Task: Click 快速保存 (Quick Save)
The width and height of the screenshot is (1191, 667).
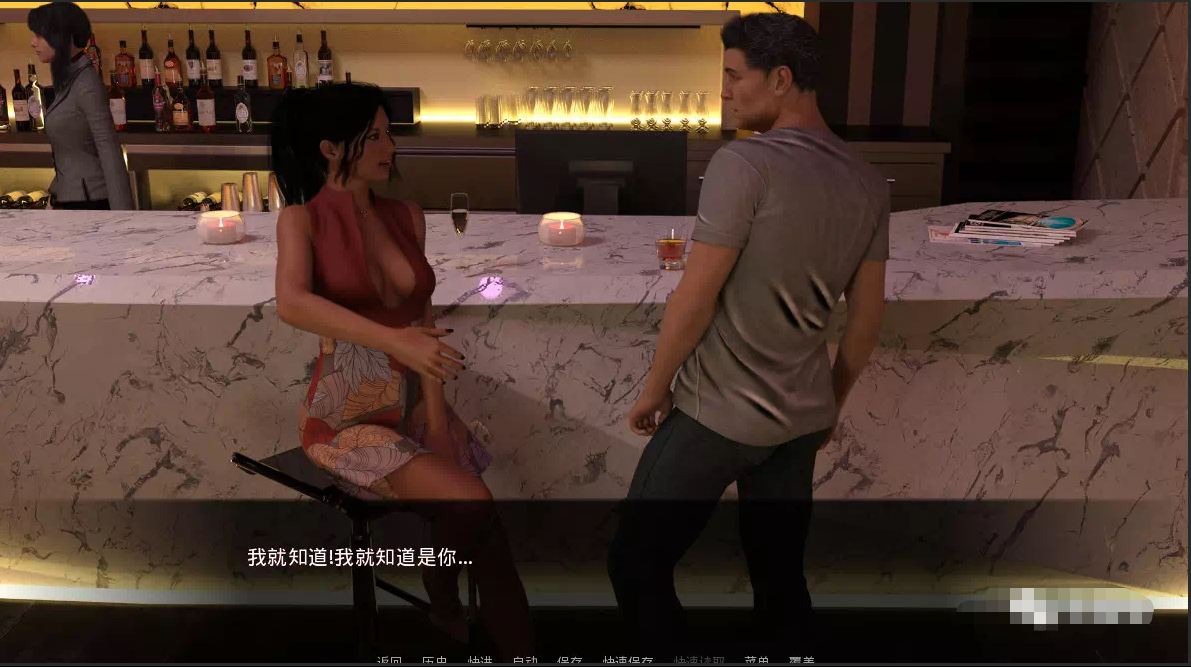Action: pos(628,661)
